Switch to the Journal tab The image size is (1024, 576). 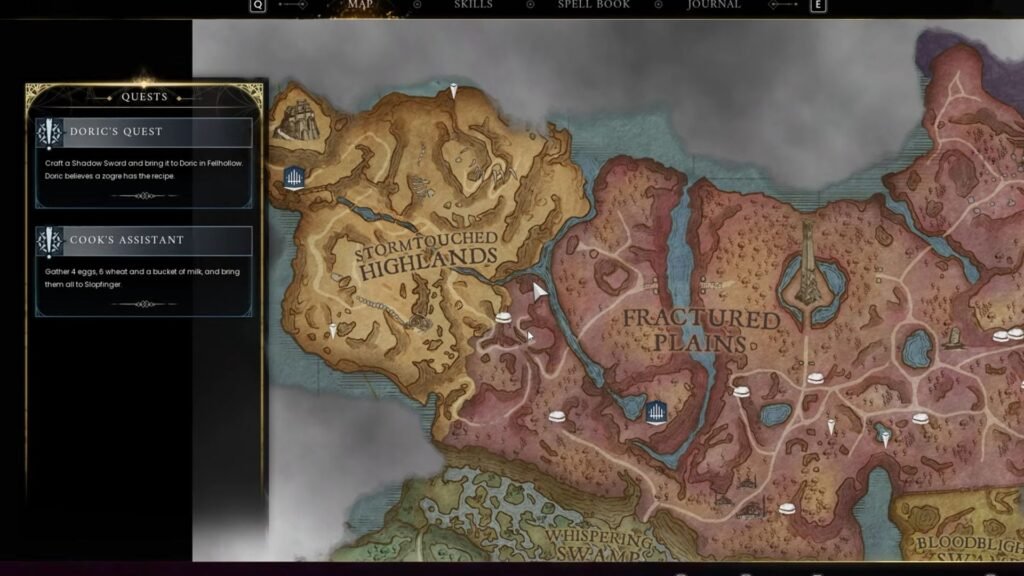click(714, 5)
